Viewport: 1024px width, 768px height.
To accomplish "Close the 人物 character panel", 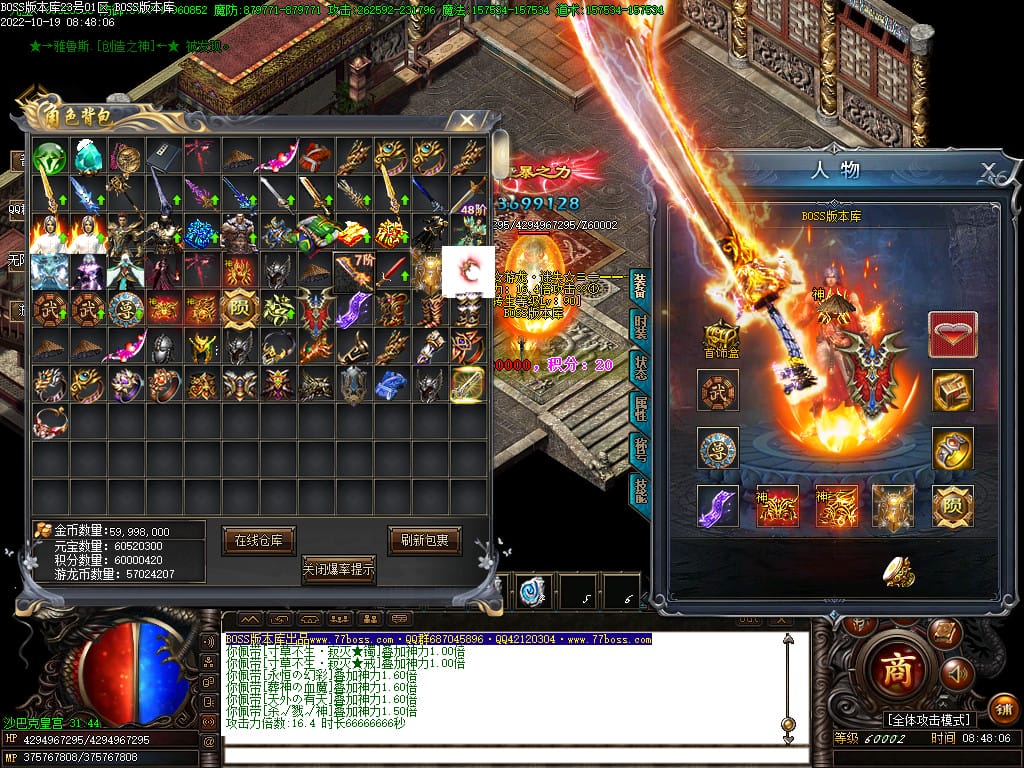I will pos(988,169).
